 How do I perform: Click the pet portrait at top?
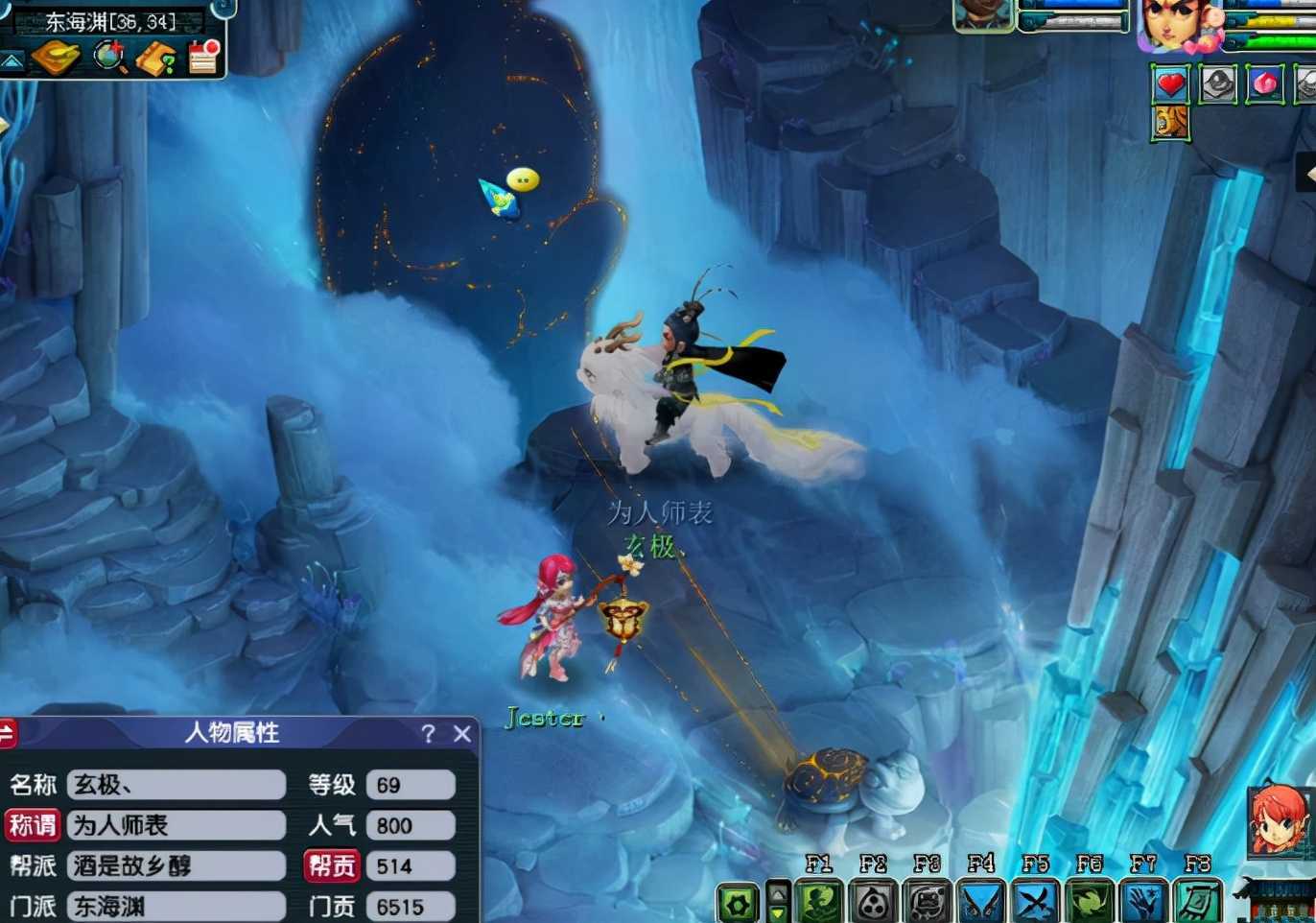[x=984, y=14]
